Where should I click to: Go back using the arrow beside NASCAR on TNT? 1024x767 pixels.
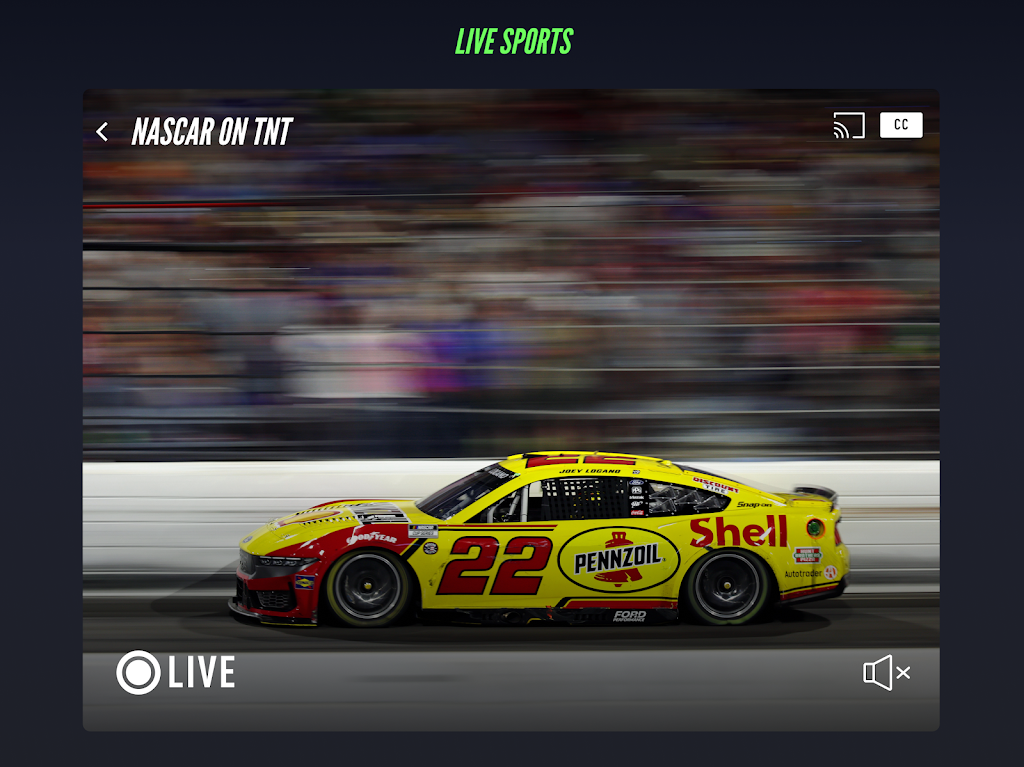[x=102, y=132]
